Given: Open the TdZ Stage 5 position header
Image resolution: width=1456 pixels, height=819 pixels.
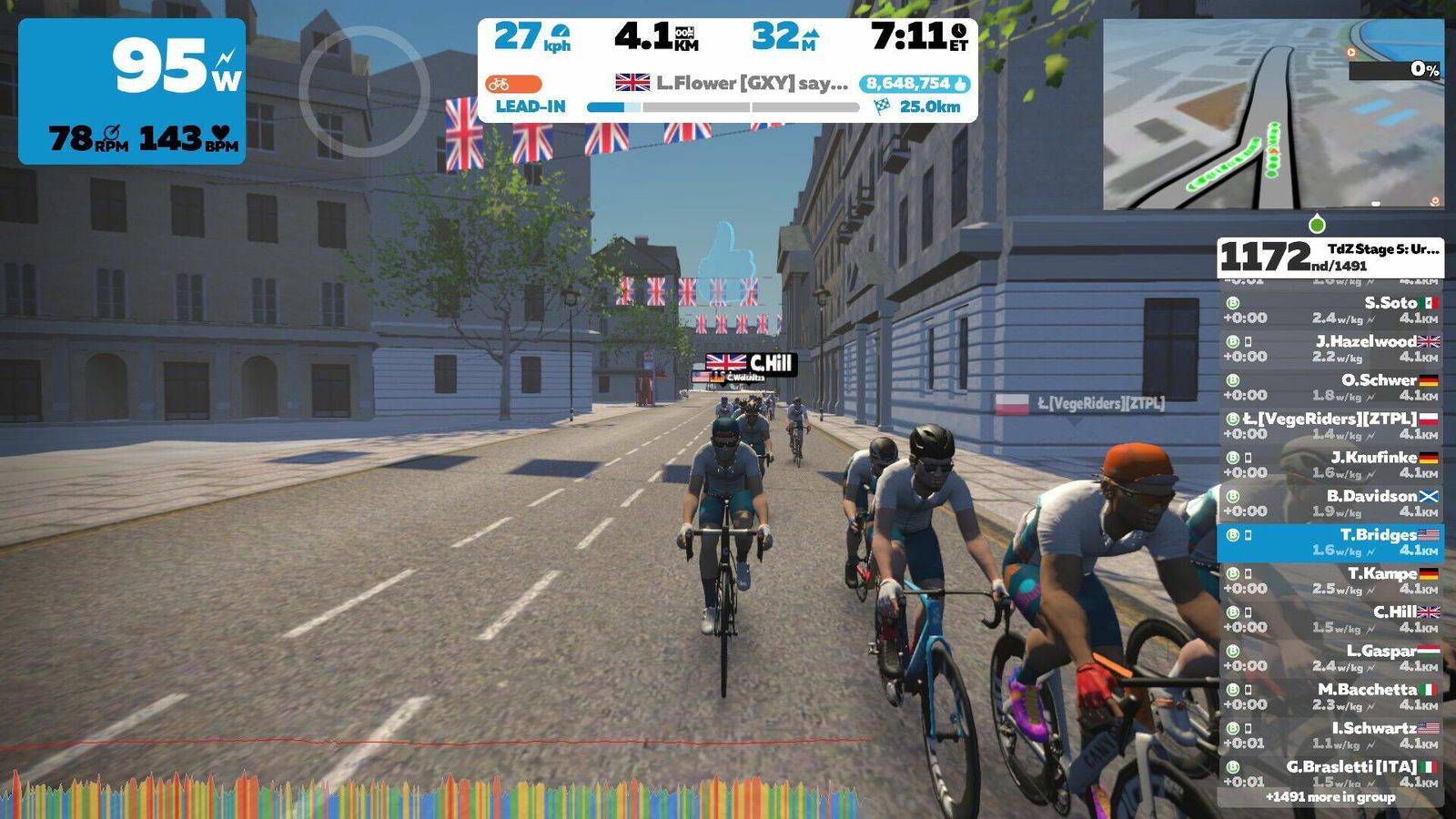Looking at the screenshot, I should pyautogui.click(x=1330, y=258).
